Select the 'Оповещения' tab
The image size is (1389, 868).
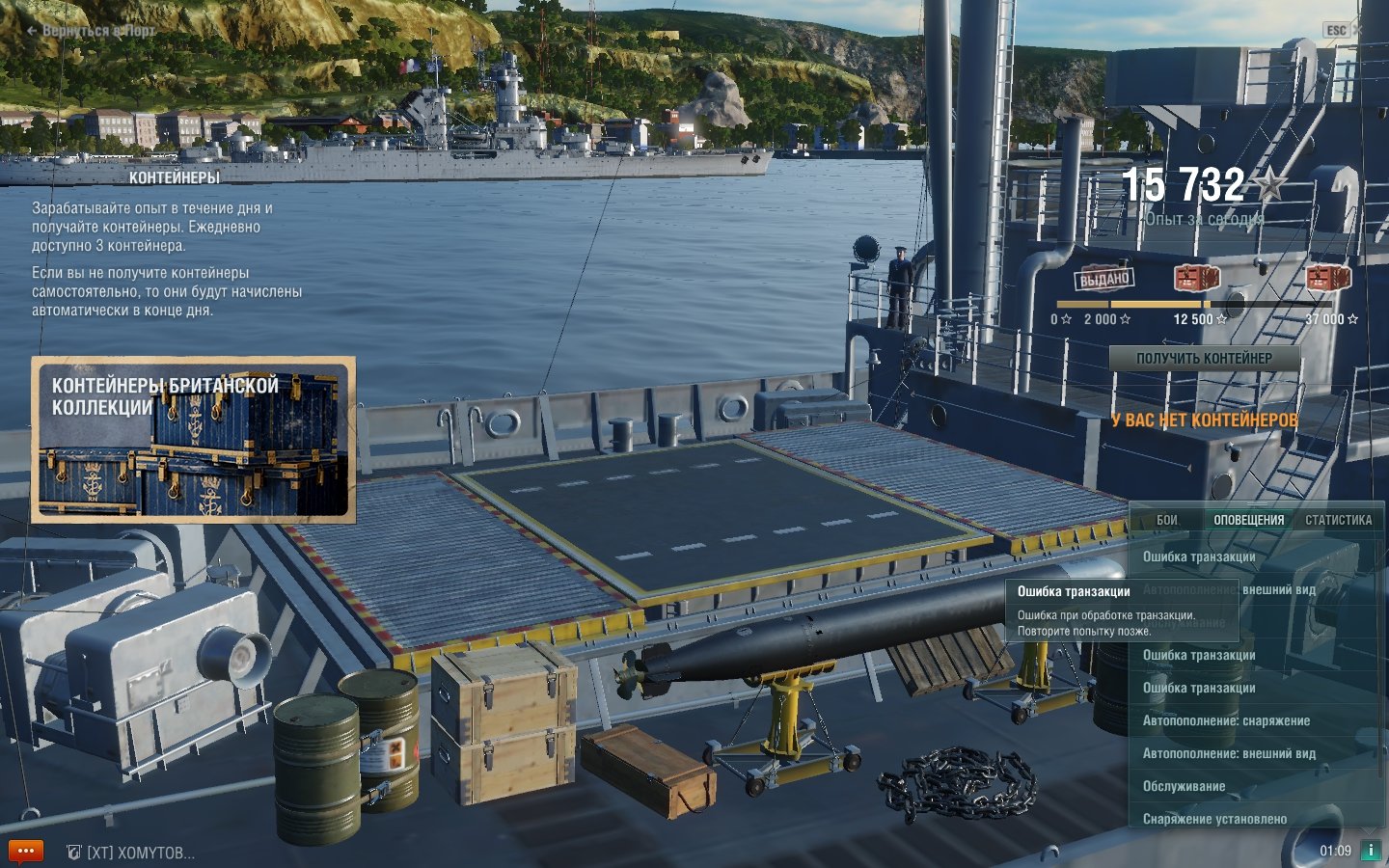(1248, 520)
